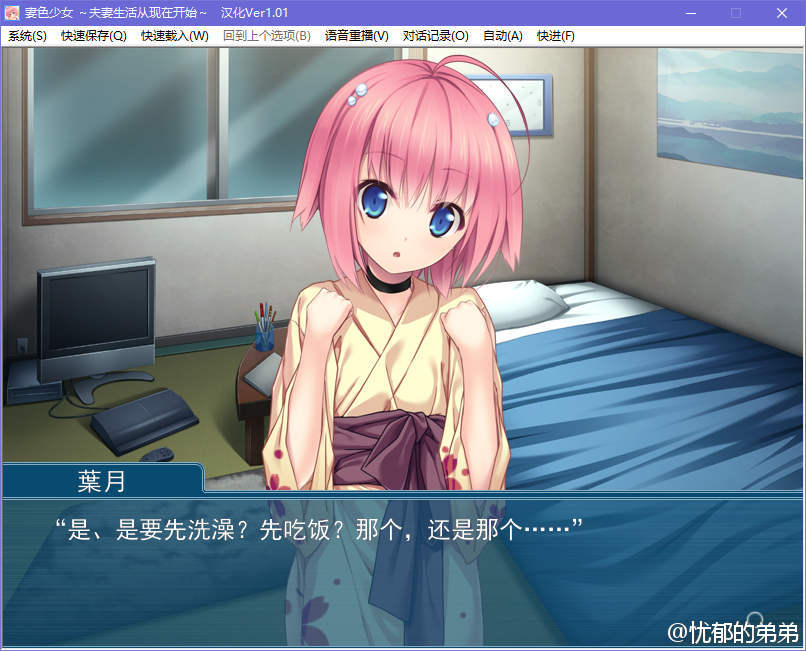The height and width of the screenshot is (651, 806).
Task: Minimize the game window
Action: 690,13
